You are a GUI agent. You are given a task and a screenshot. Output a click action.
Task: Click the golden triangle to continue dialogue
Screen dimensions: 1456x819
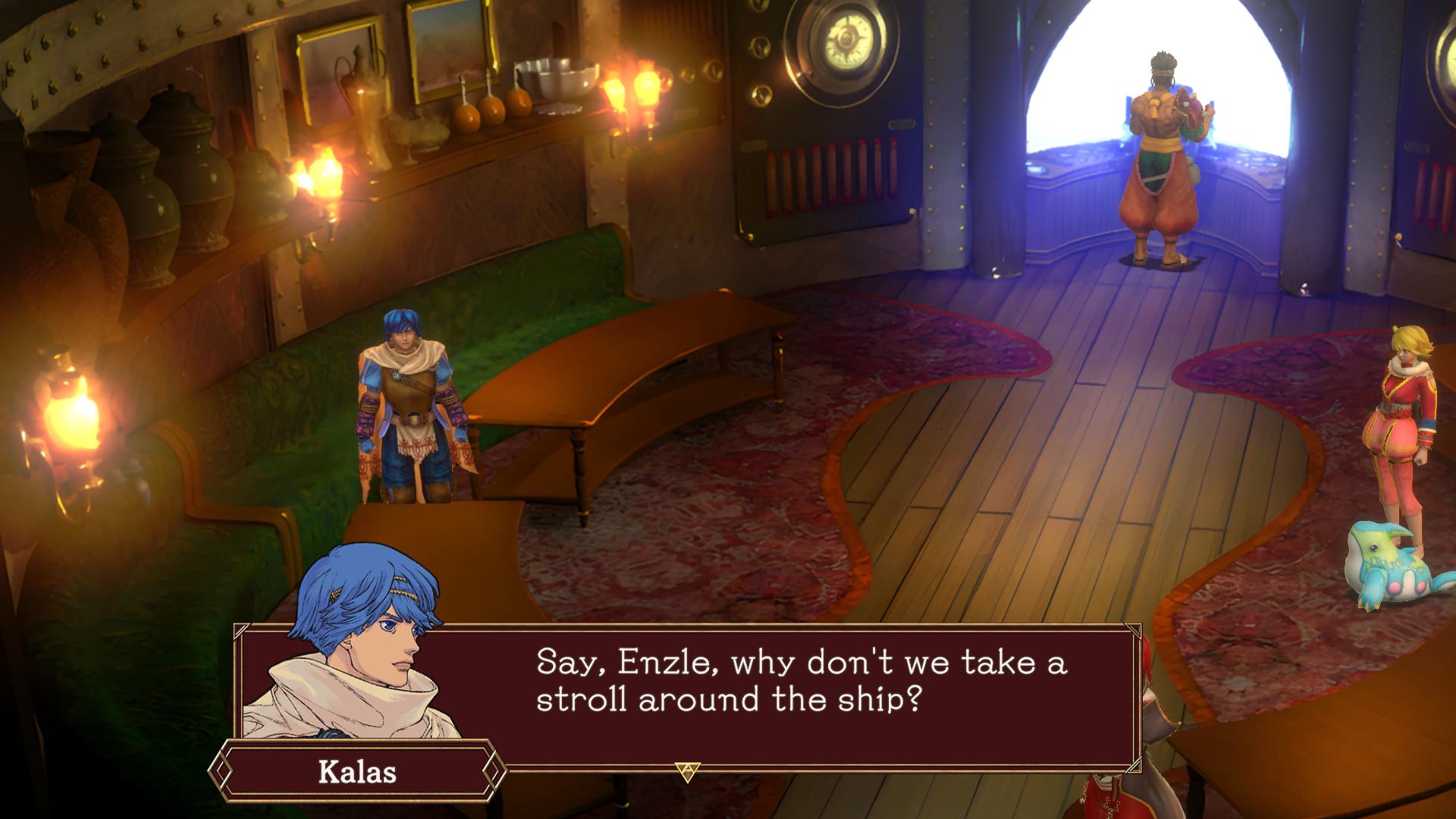click(x=687, y=772)
